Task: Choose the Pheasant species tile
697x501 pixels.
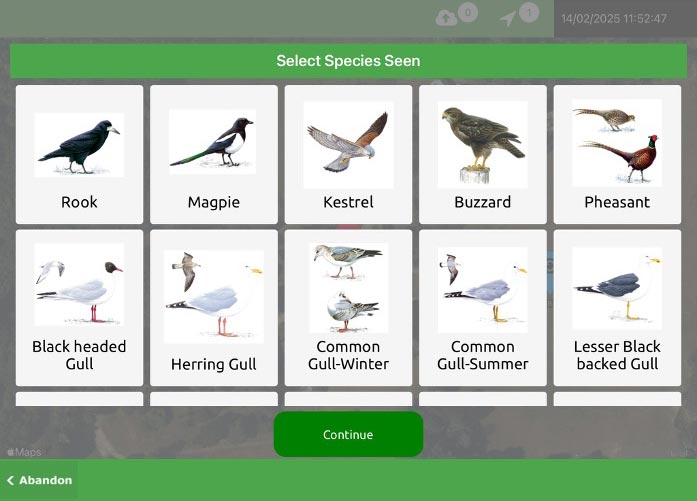Action: coord(617,154)
